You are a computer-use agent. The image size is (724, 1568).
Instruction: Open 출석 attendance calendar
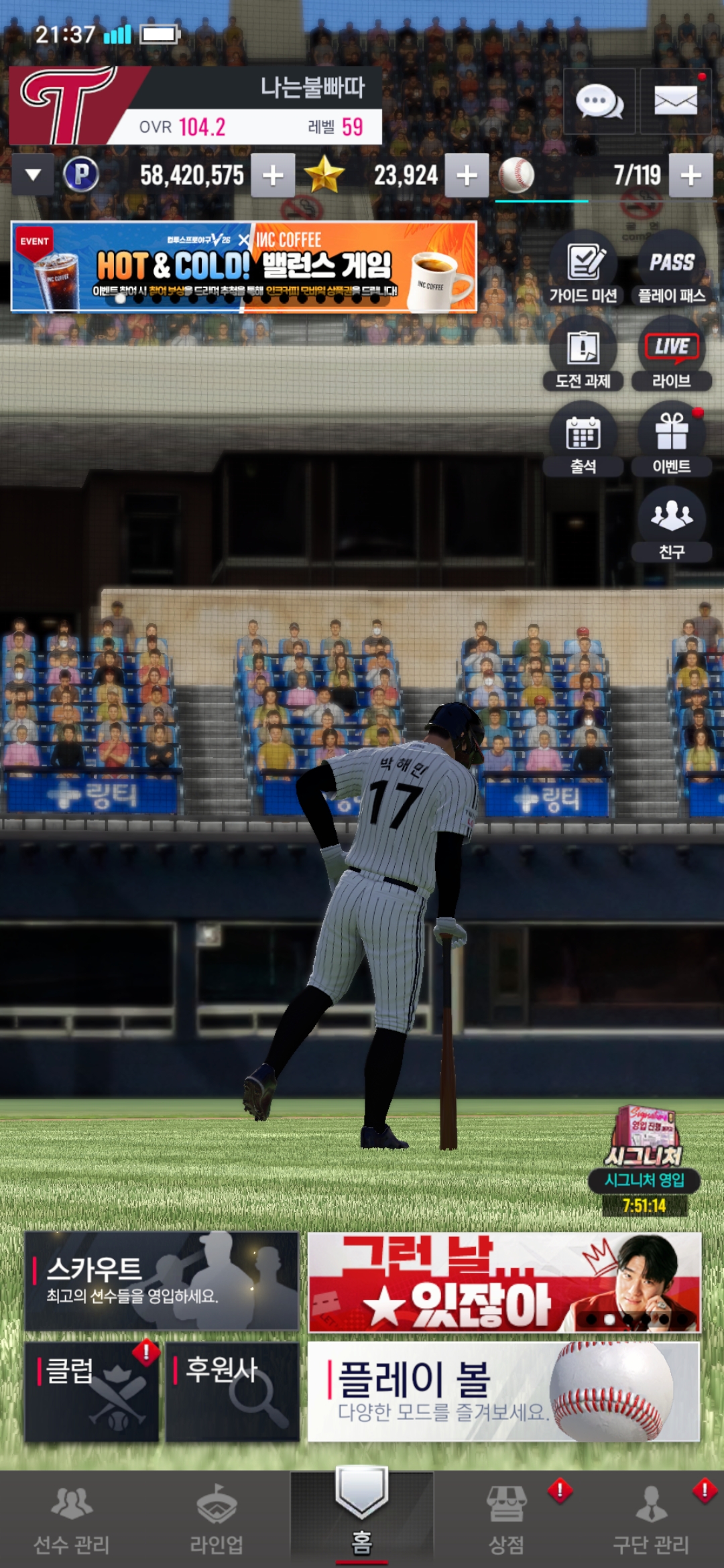pyautogui.click(x=583, y=440)
